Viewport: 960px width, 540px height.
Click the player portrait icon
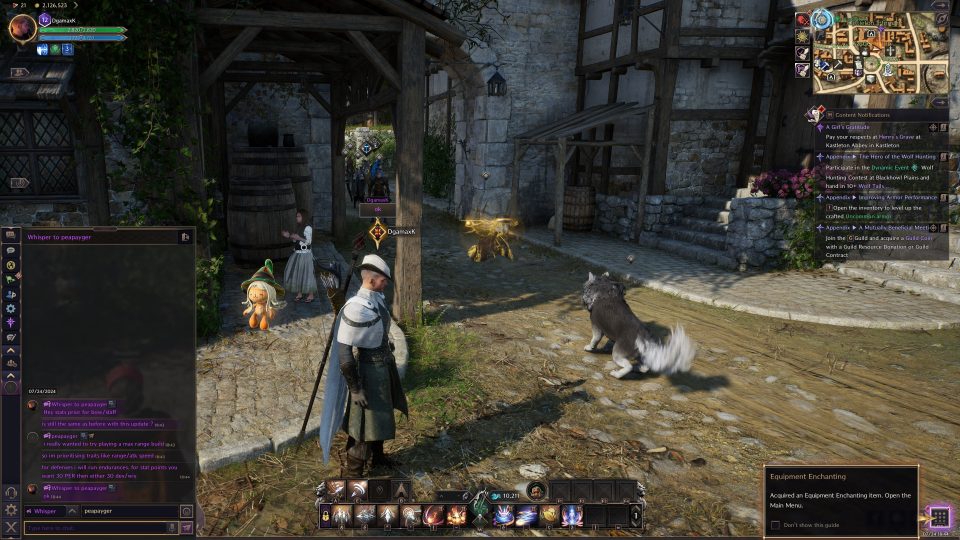[22, 28]
